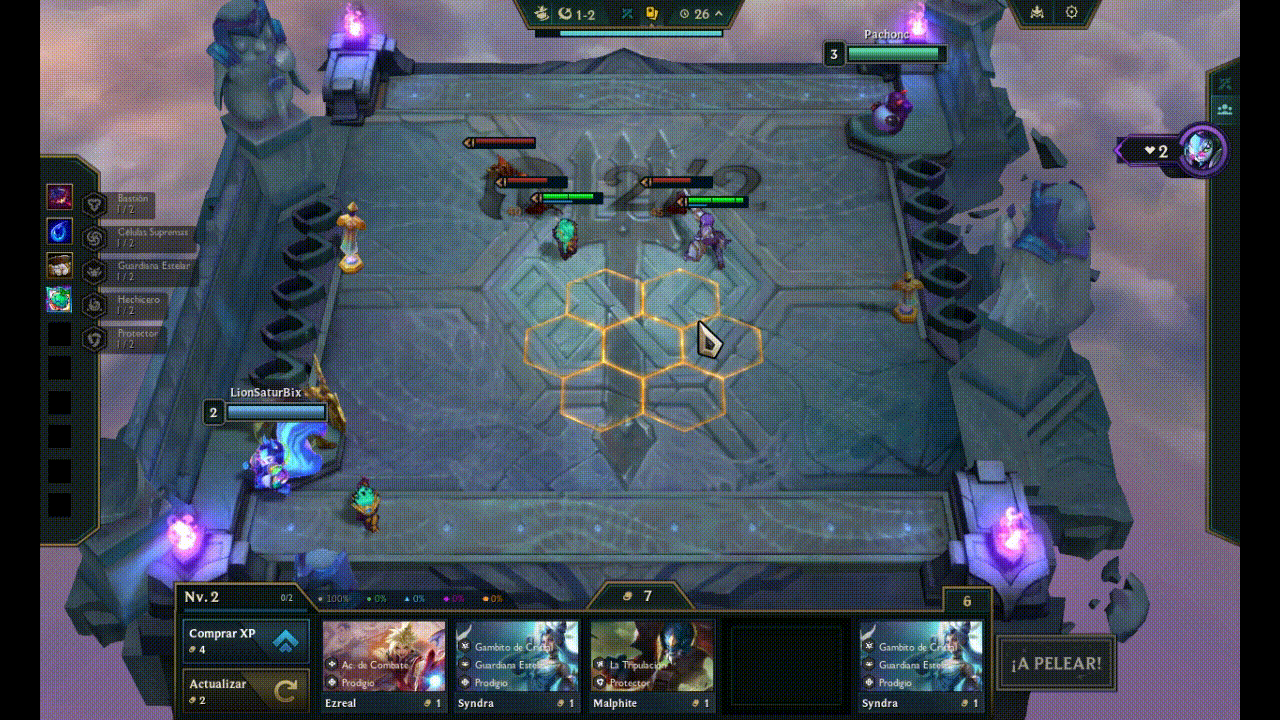Open the scoreboard flag icon

(x=1036, y=13)
